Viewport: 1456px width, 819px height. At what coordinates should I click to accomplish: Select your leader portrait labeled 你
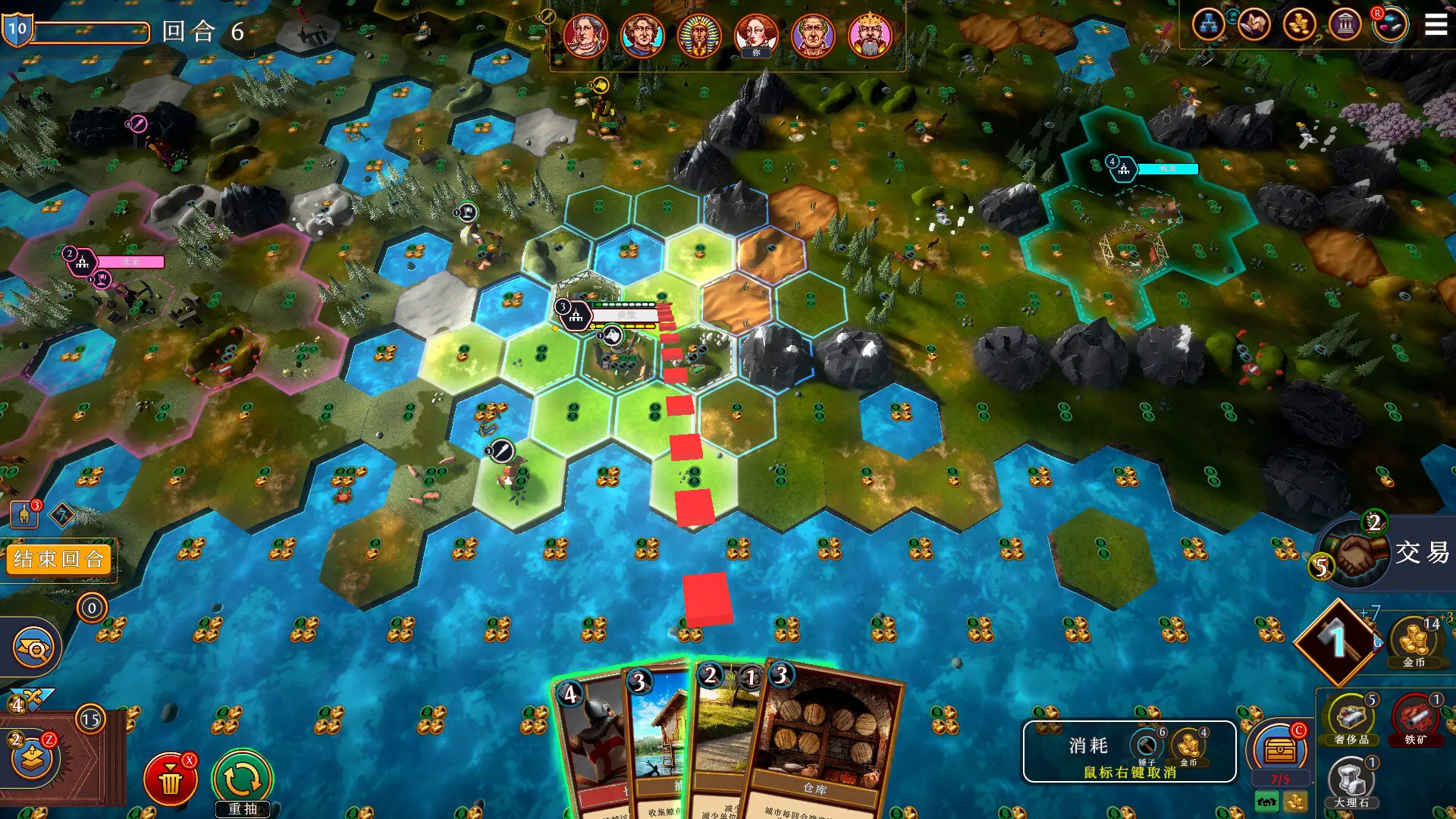pyautogui.click(x=756, y=36)
